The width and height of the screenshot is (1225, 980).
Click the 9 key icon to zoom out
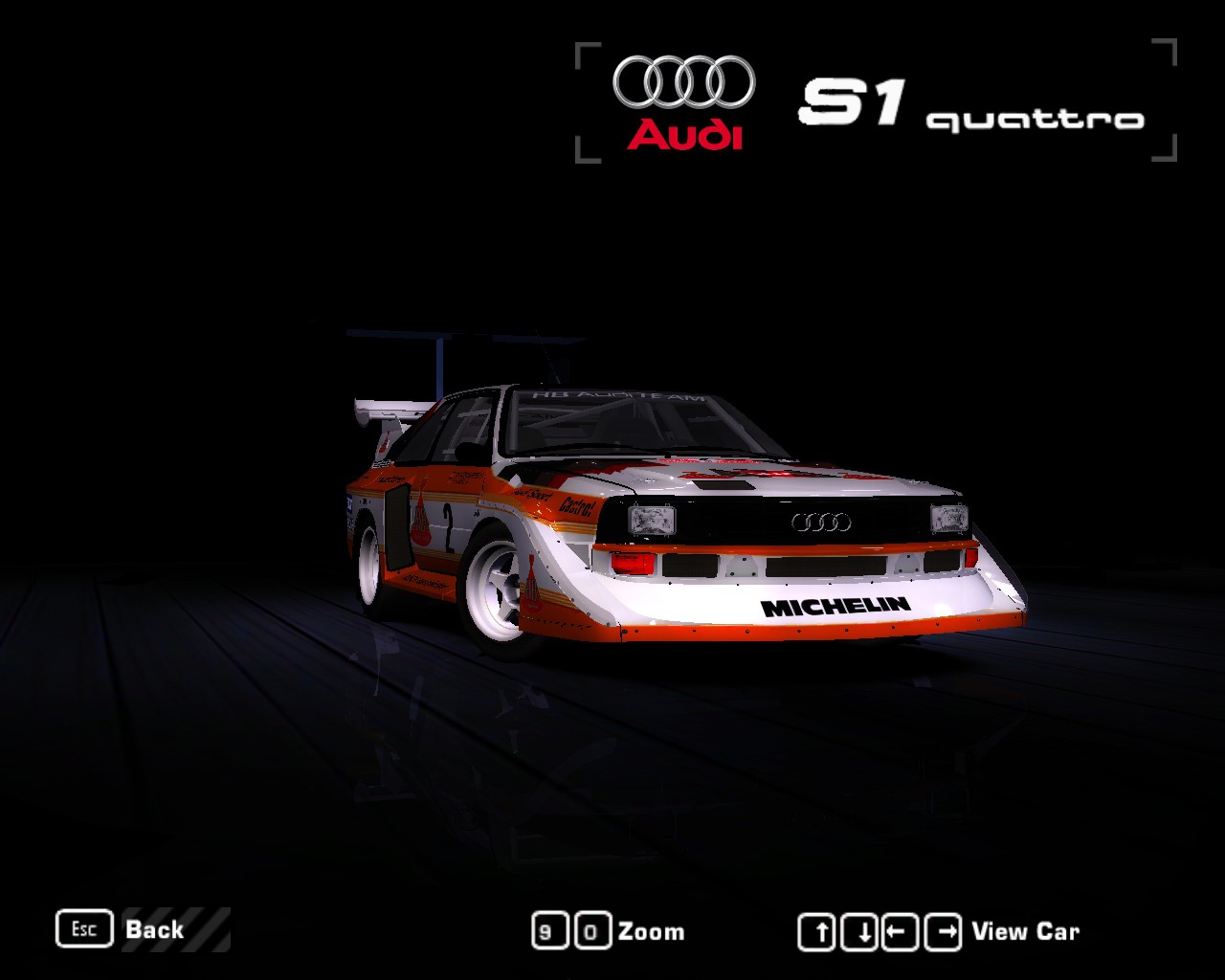[x=548, y=929]
